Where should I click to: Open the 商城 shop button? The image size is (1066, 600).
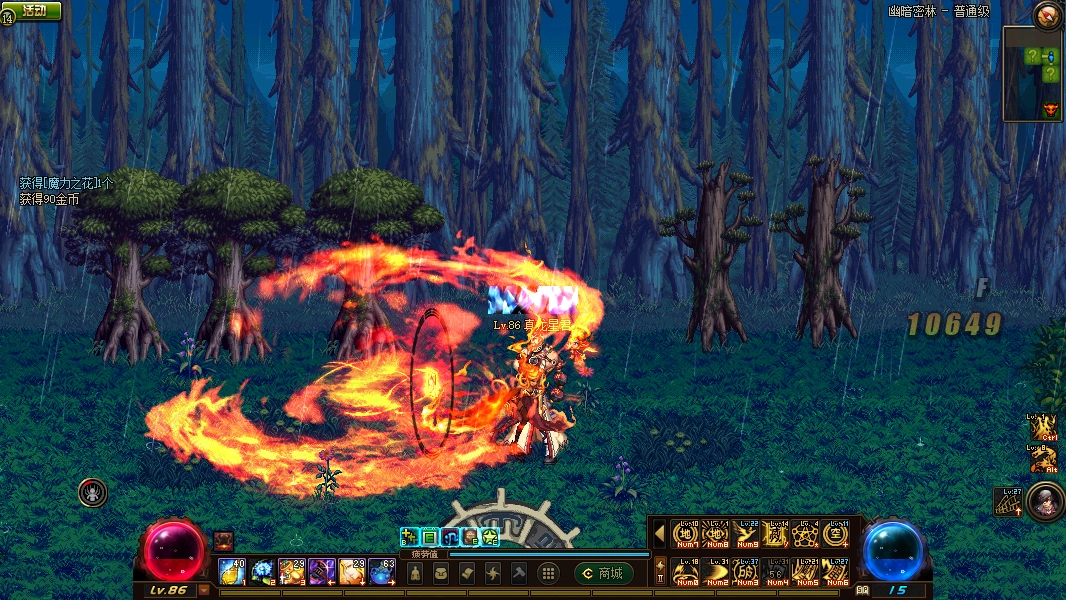603,573
